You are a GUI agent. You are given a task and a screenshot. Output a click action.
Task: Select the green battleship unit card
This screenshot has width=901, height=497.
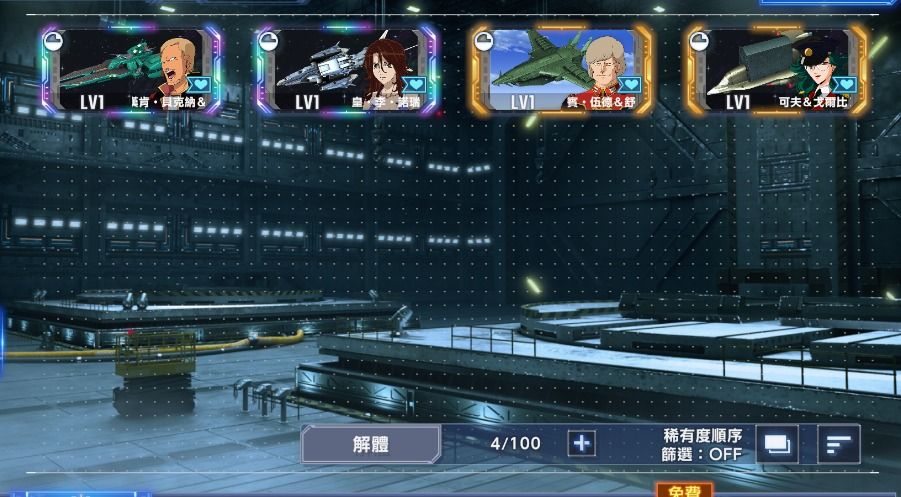point(130,69)
